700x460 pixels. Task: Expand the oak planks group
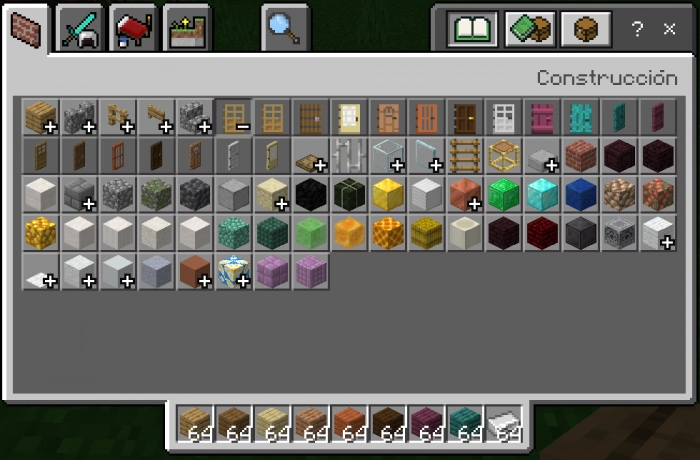tap(41, 117)
